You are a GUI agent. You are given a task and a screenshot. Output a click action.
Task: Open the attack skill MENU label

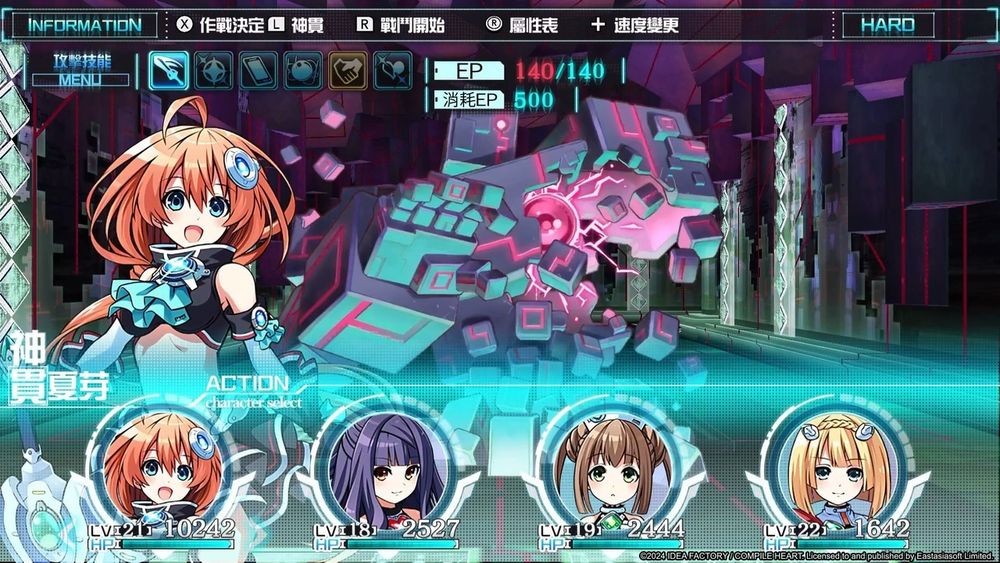click(82, 79)
